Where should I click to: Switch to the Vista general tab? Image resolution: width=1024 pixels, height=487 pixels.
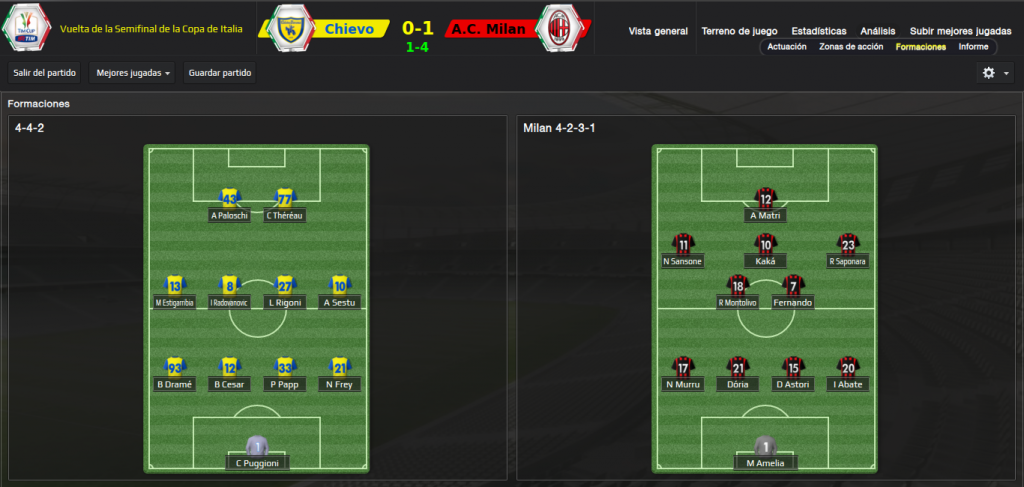[x=658, y=31]
